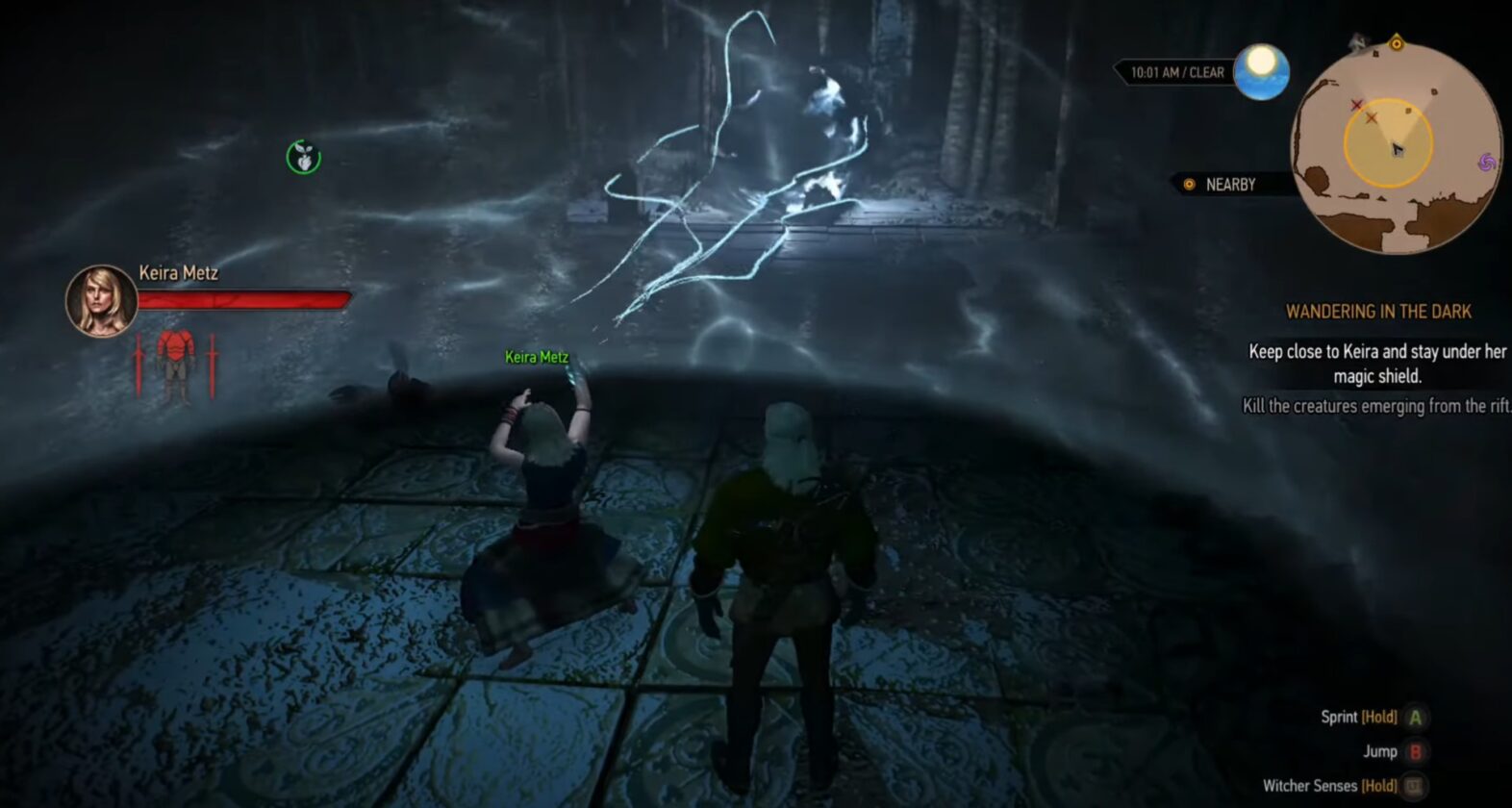Open the Wandering in the Dark quest tracker
1512x808 pixels.
(x=1377, y=312)
